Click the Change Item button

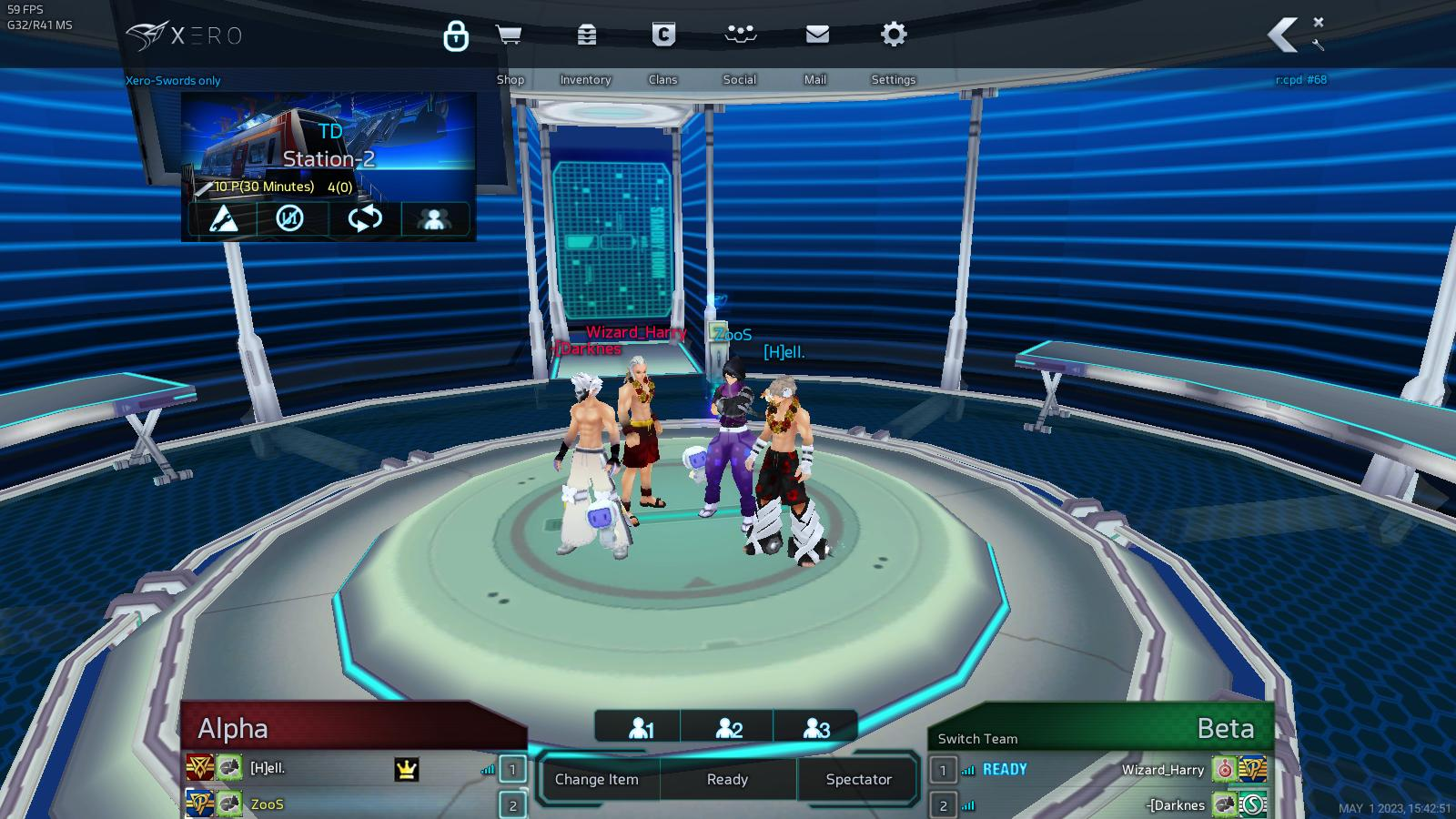click(597, 779)
